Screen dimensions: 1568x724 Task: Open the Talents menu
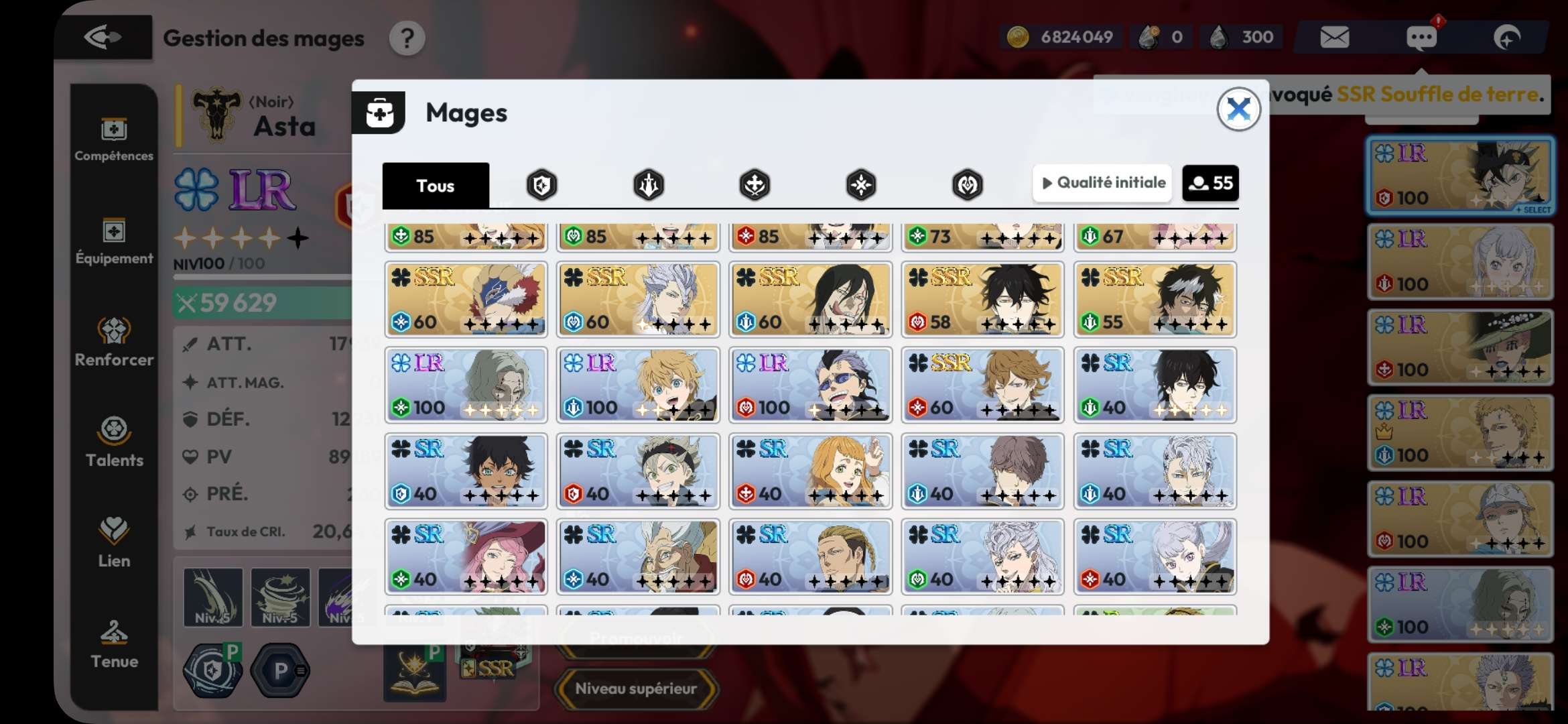(x=114, y=442)
